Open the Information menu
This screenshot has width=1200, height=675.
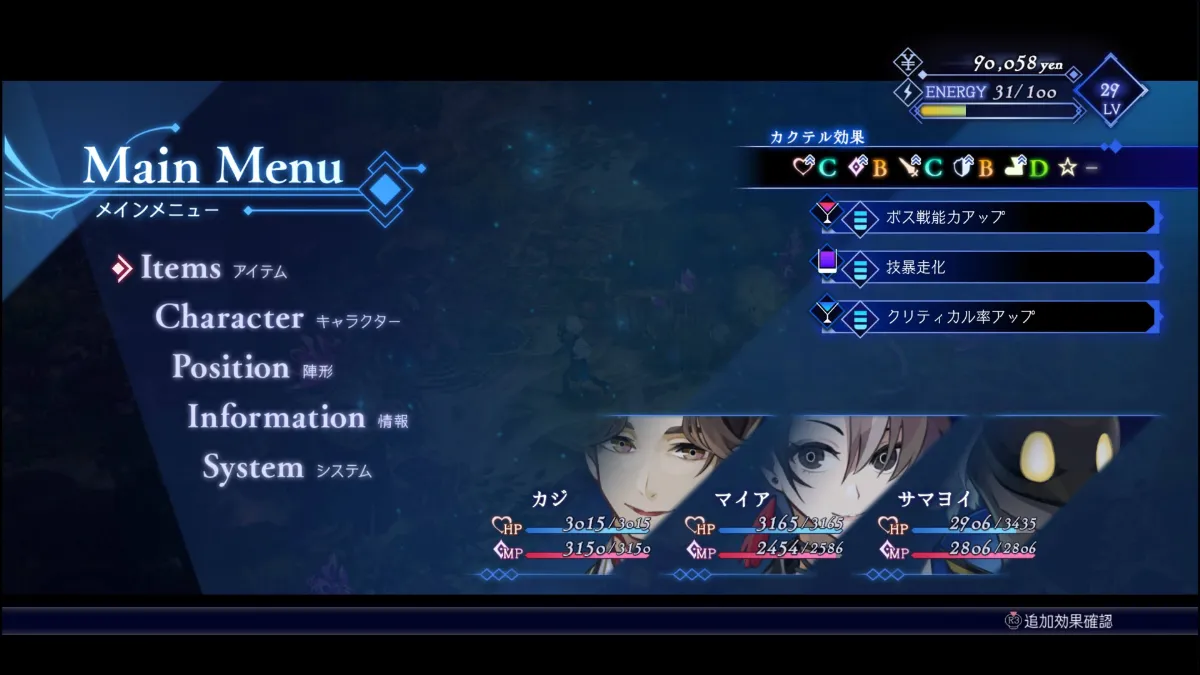[x=276, y=418]
